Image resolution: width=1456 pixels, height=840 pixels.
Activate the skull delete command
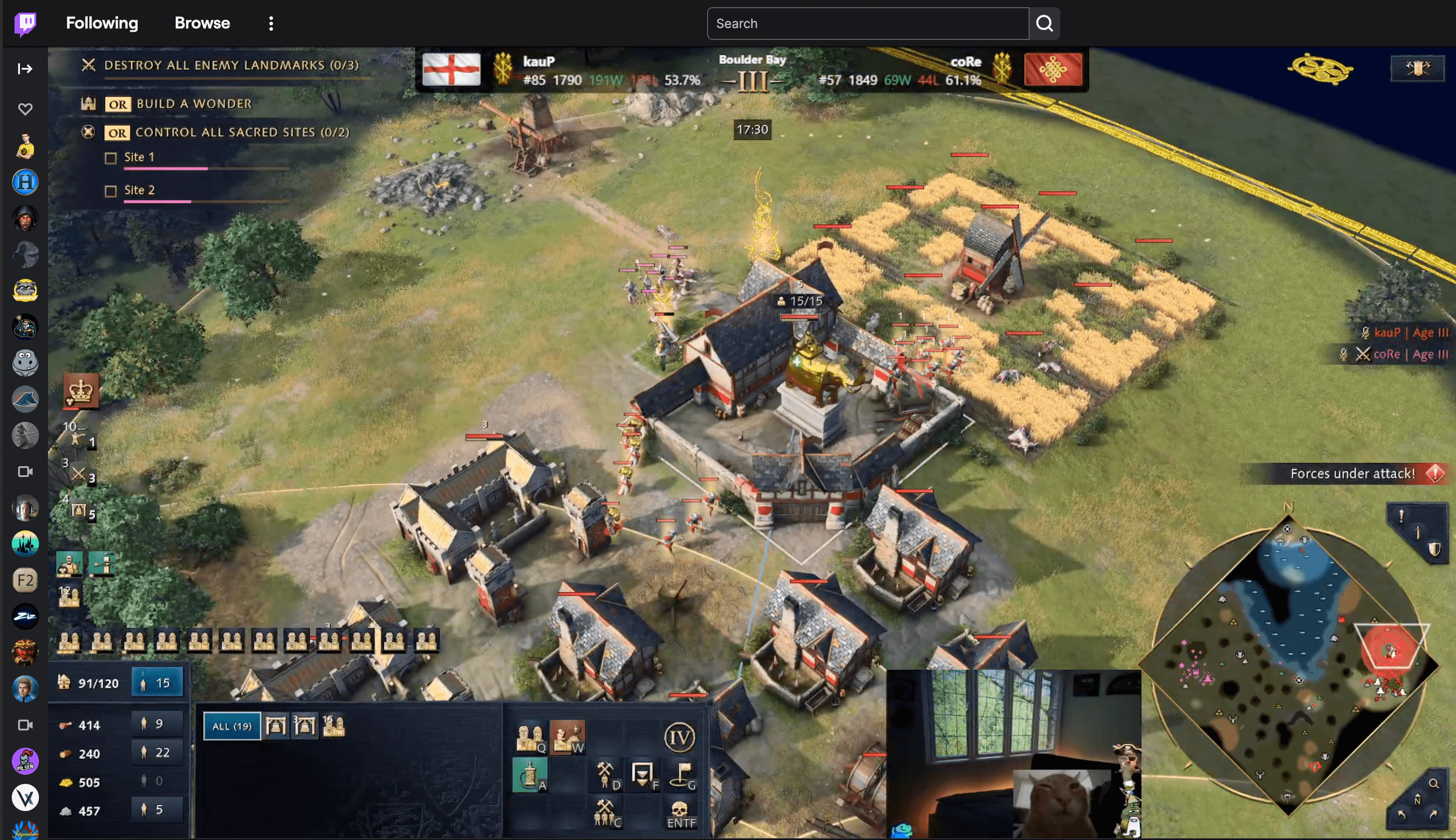(680, 813)
